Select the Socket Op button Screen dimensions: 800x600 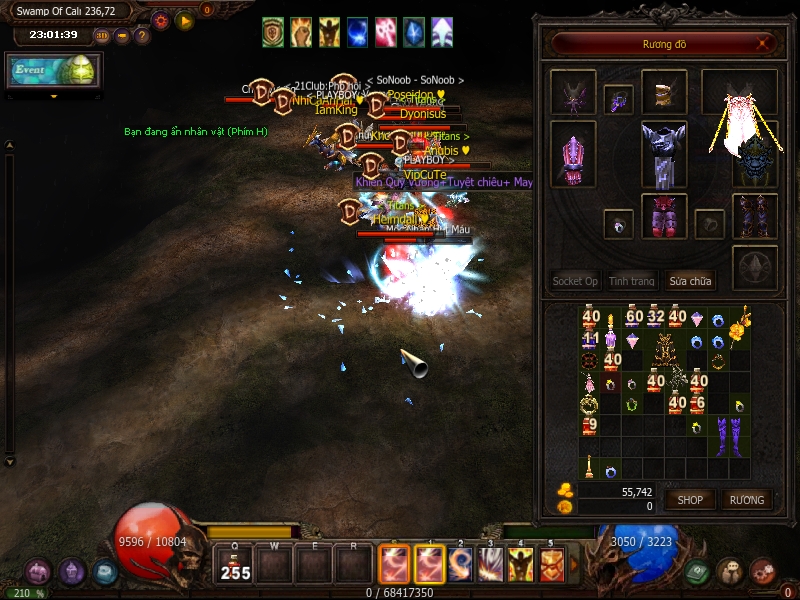coord(575,281)
